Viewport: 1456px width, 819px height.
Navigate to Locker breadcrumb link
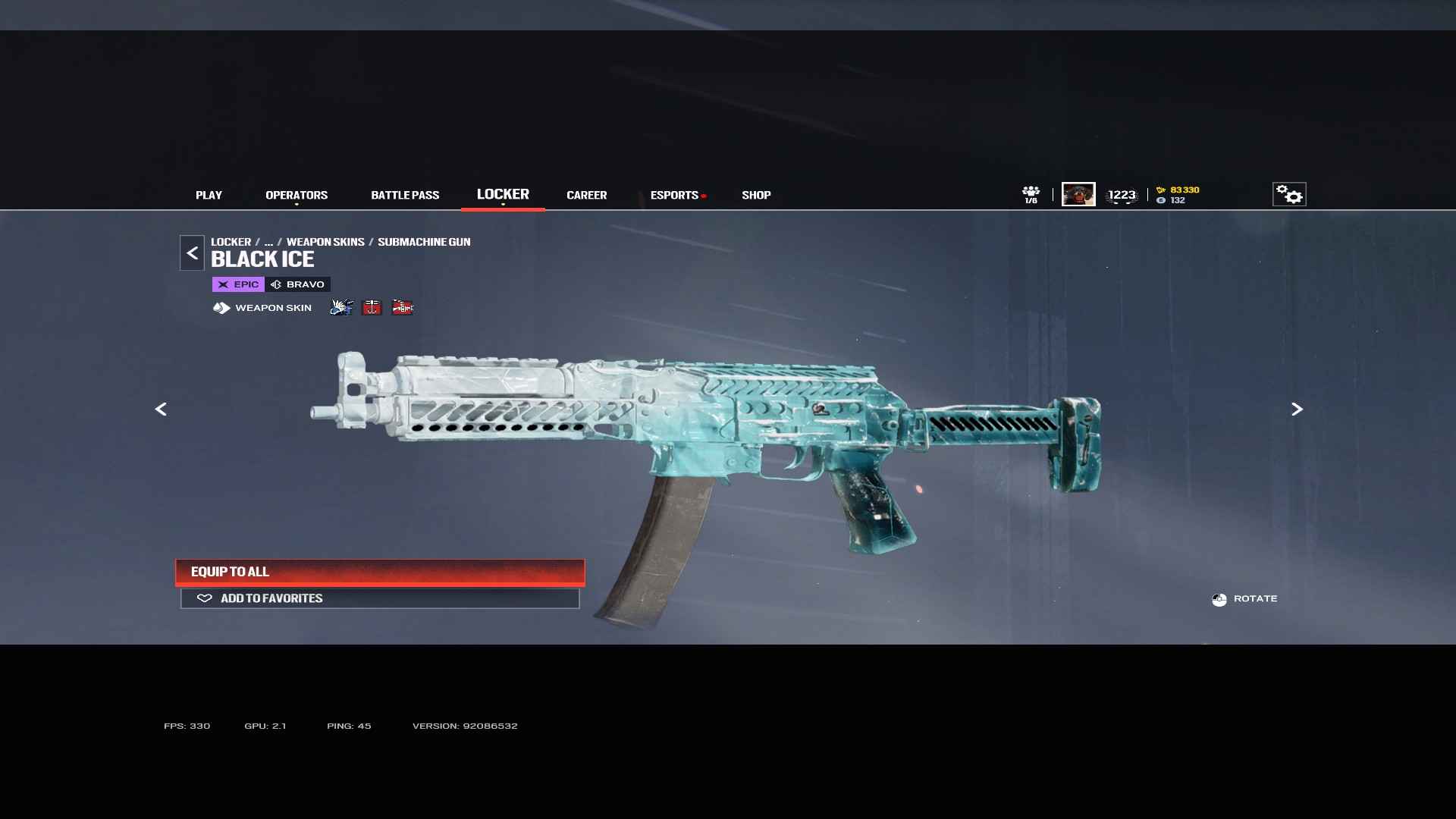(x=231, y=242)
